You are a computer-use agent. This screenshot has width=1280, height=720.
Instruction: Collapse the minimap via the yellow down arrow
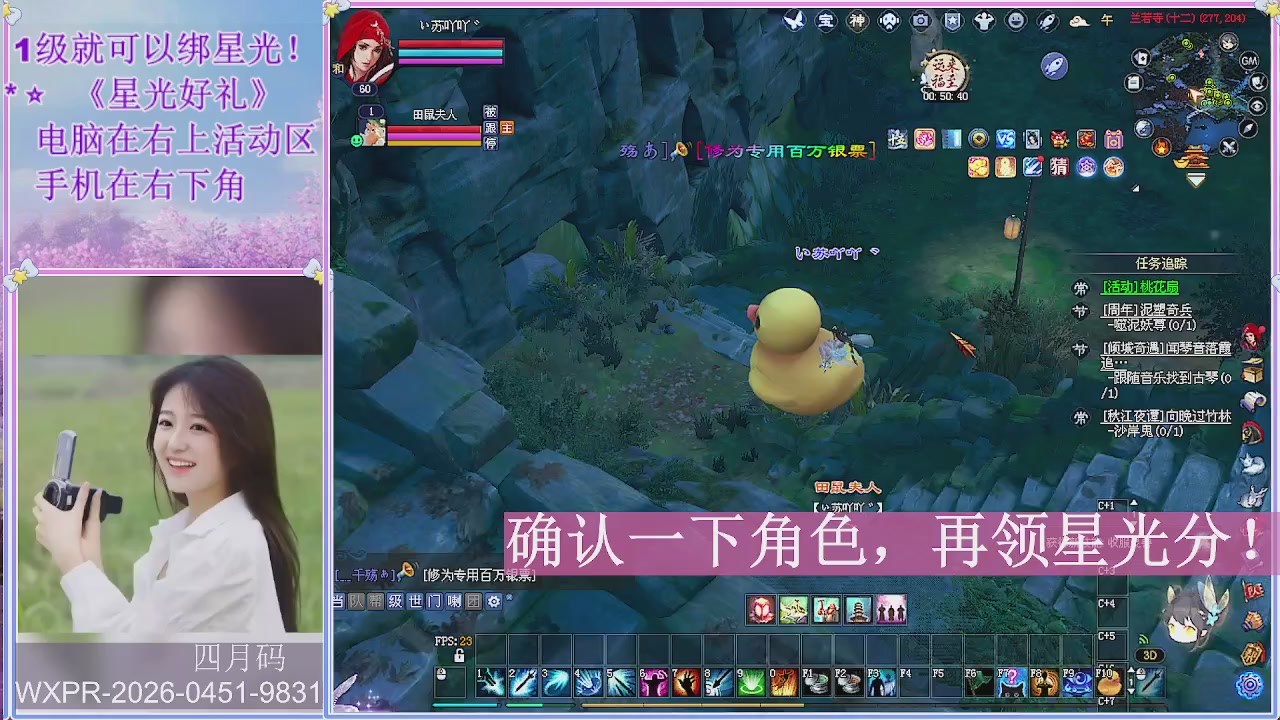(1195, 179)
